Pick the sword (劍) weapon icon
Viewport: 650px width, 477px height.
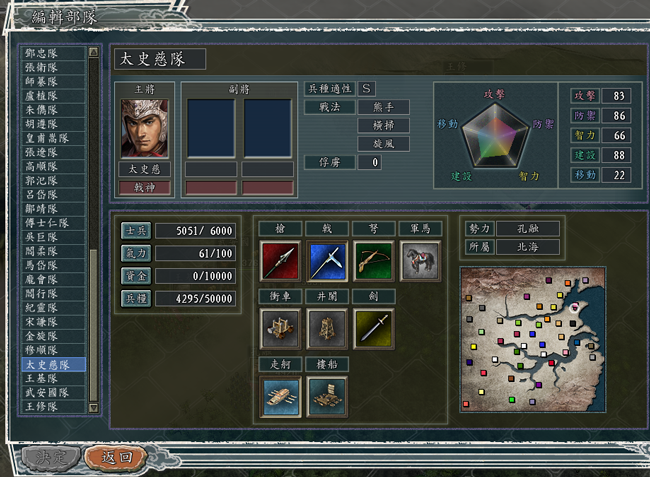coord(373,328)
